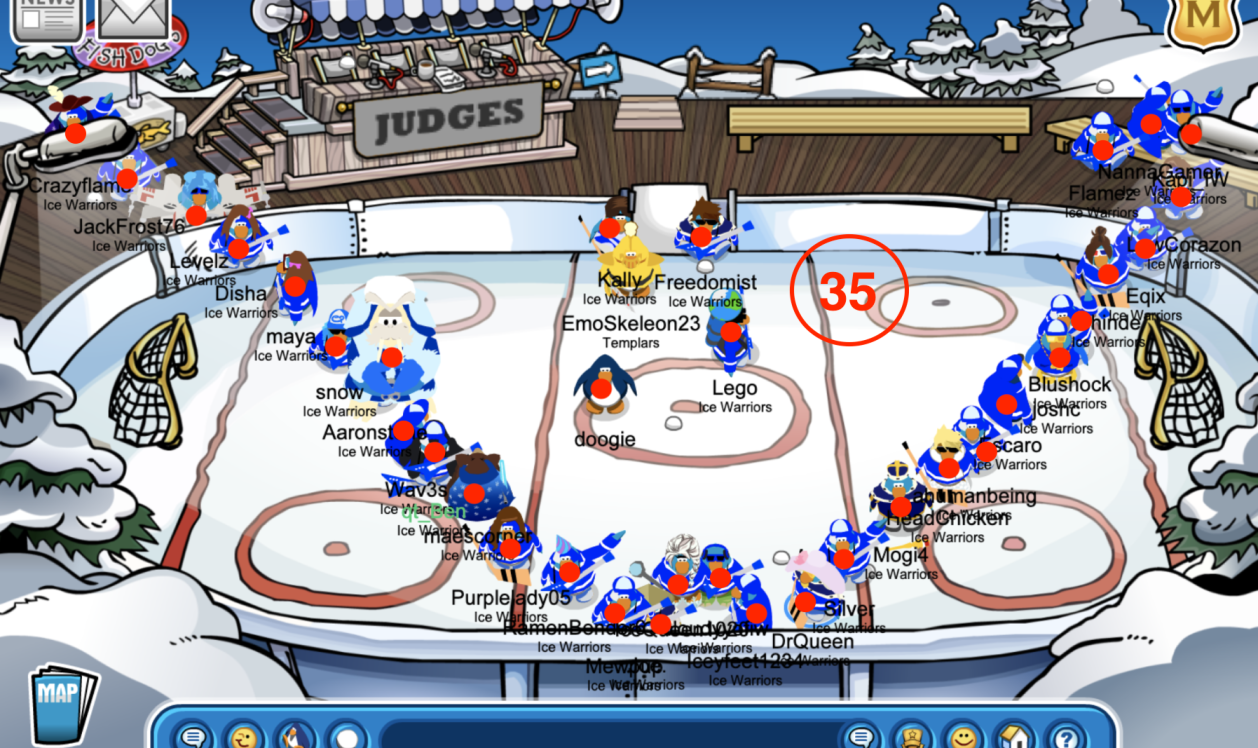Open the player card badge icon

912,737
